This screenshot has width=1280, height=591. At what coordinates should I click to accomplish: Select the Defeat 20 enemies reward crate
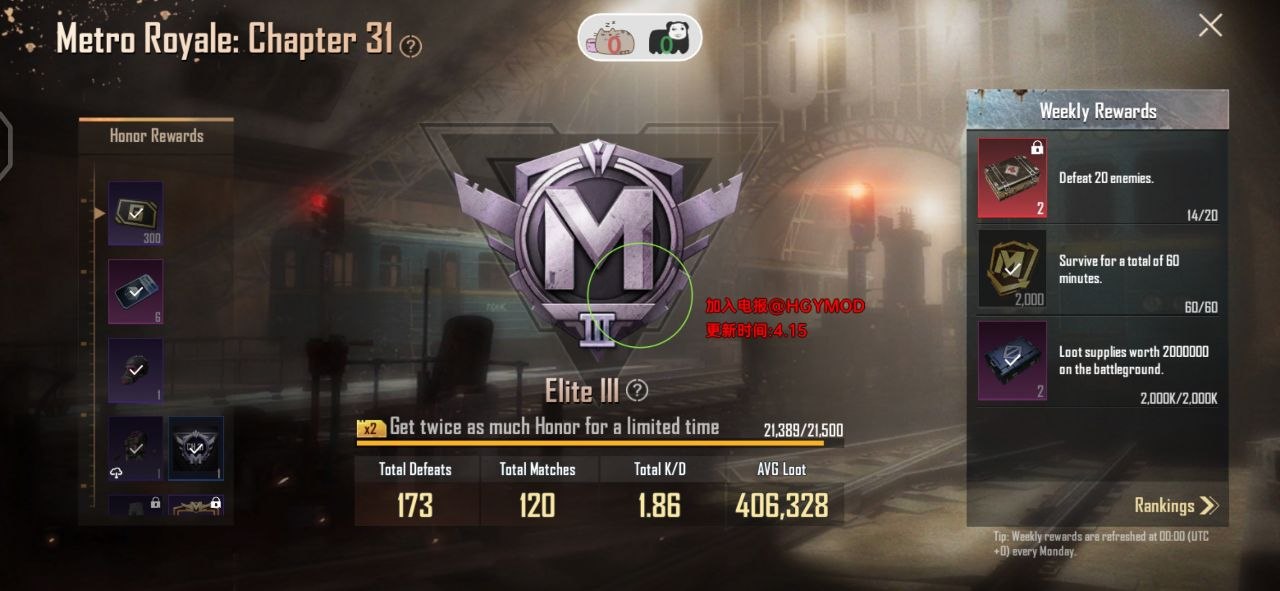[x=1012, y=178]
